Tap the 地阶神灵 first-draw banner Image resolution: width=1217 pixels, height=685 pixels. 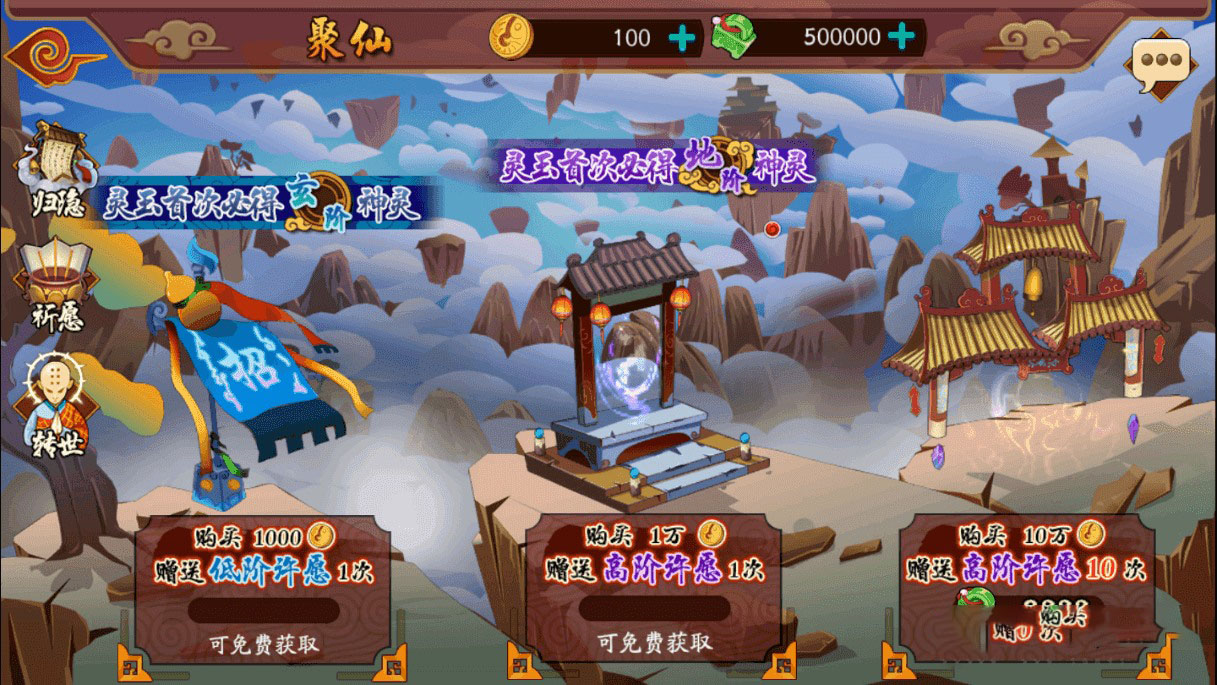coord(659,165)
